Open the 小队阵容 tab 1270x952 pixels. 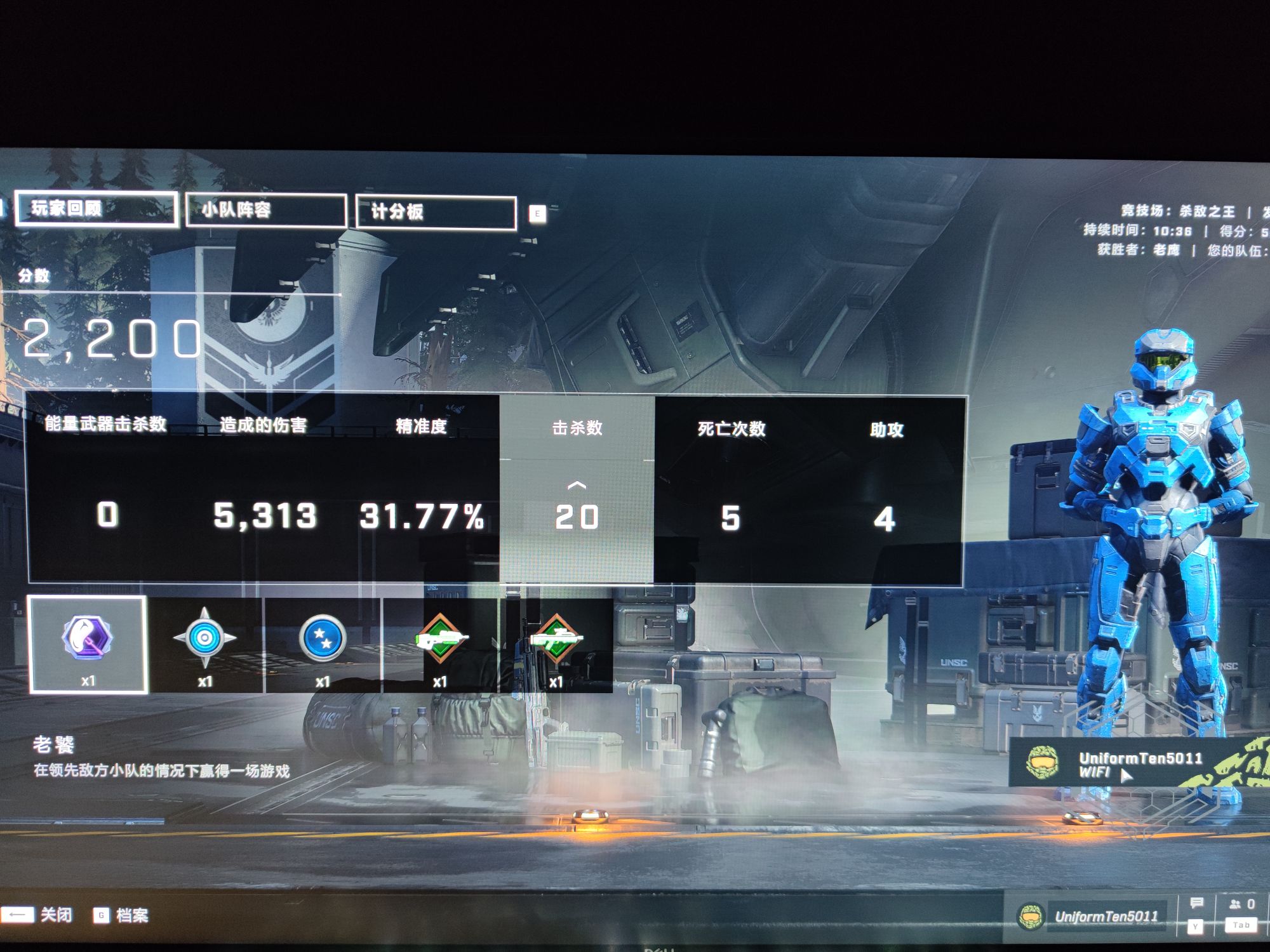(x=266, y=210)
